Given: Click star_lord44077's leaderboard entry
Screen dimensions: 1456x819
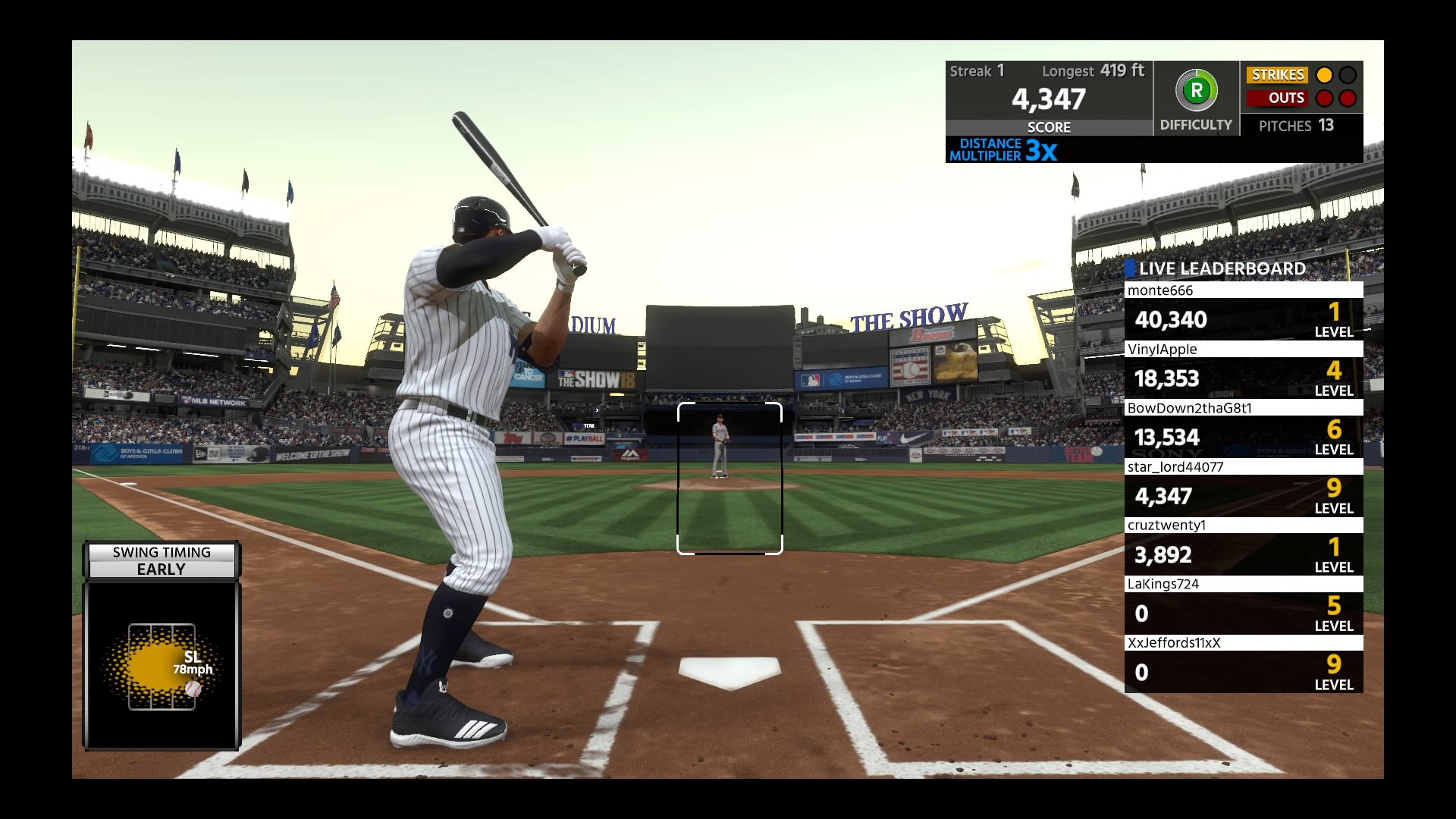Looking at the screenshot, I should coord(1243,488).
